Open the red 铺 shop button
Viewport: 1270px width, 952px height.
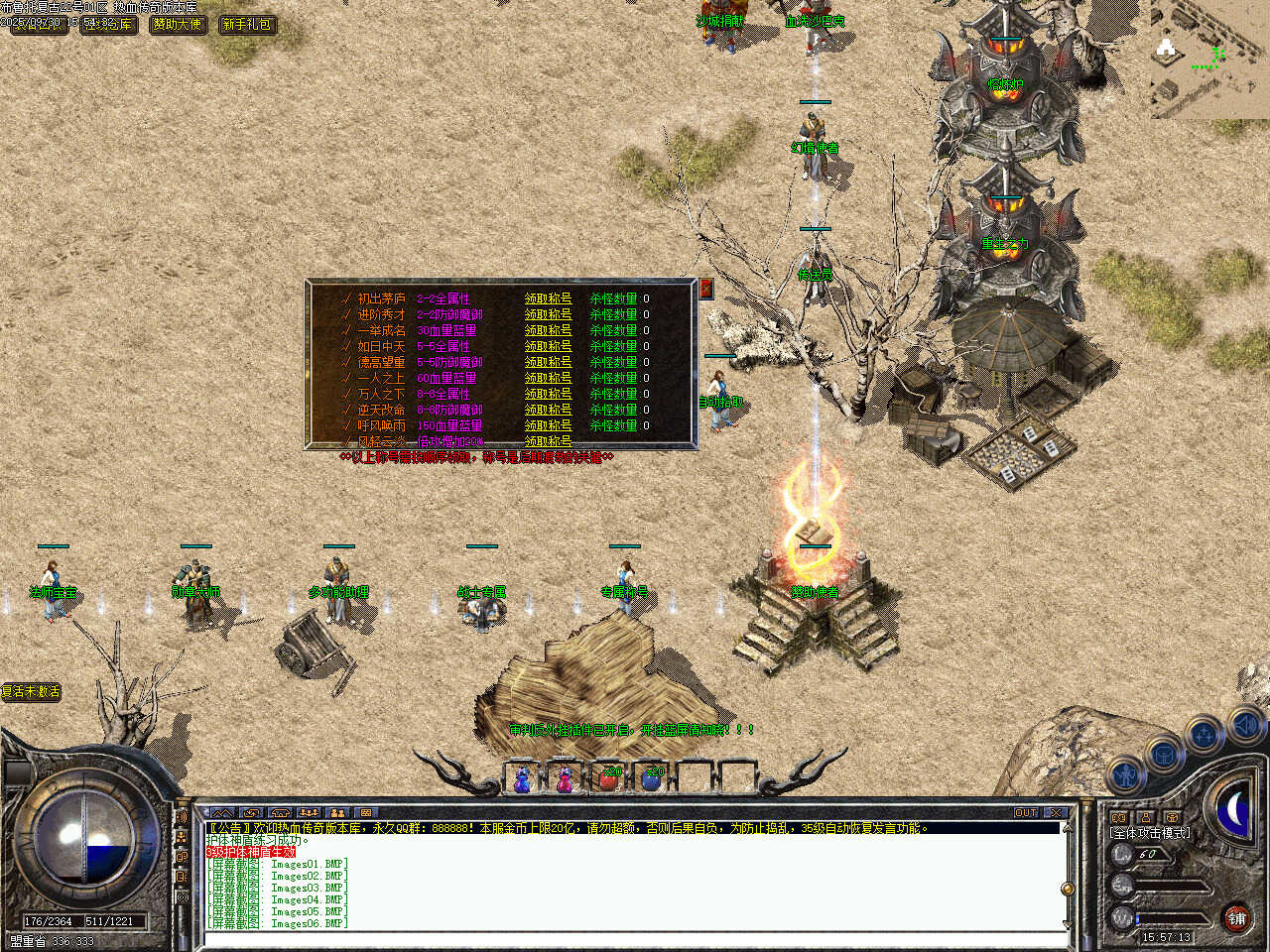[1236, 918]
